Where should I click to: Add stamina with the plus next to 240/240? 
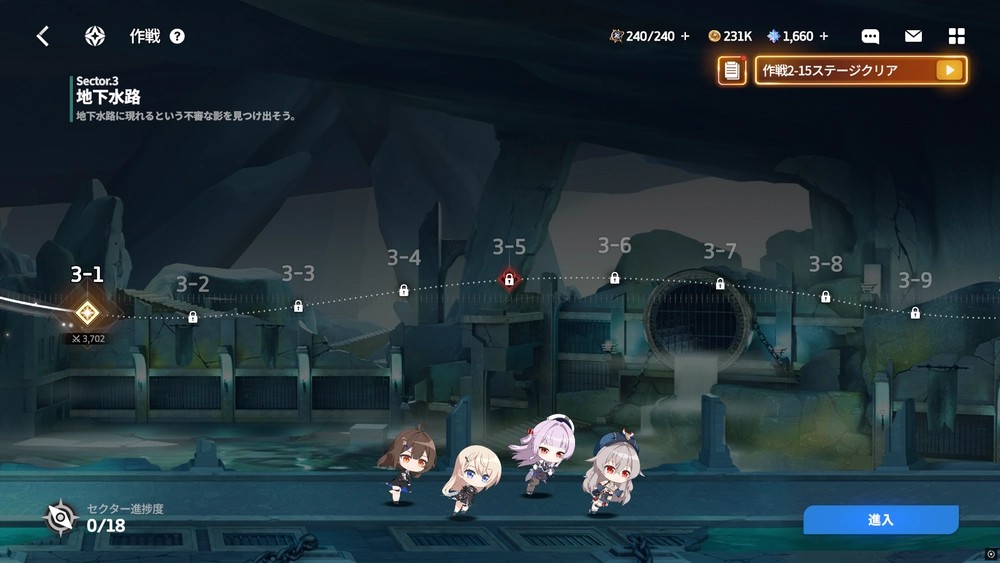[x=685, y=37]
